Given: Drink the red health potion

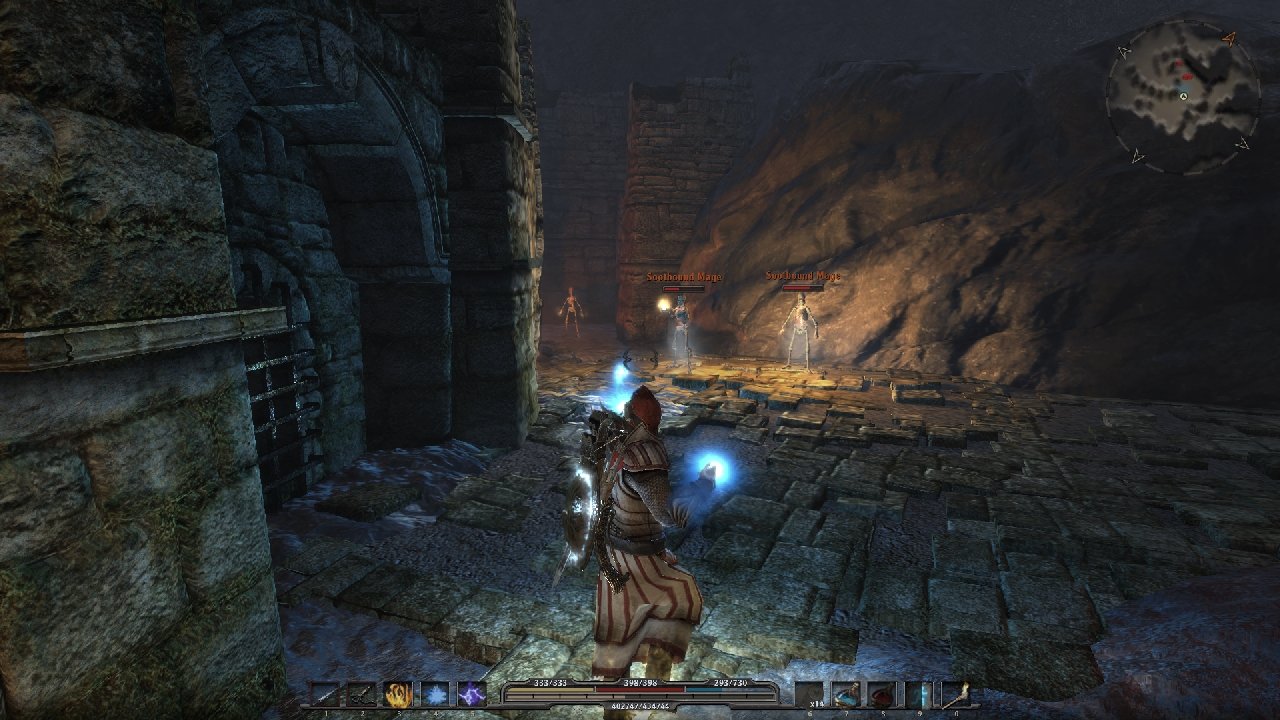Looking at the screenshot, I should click(883, 694).
